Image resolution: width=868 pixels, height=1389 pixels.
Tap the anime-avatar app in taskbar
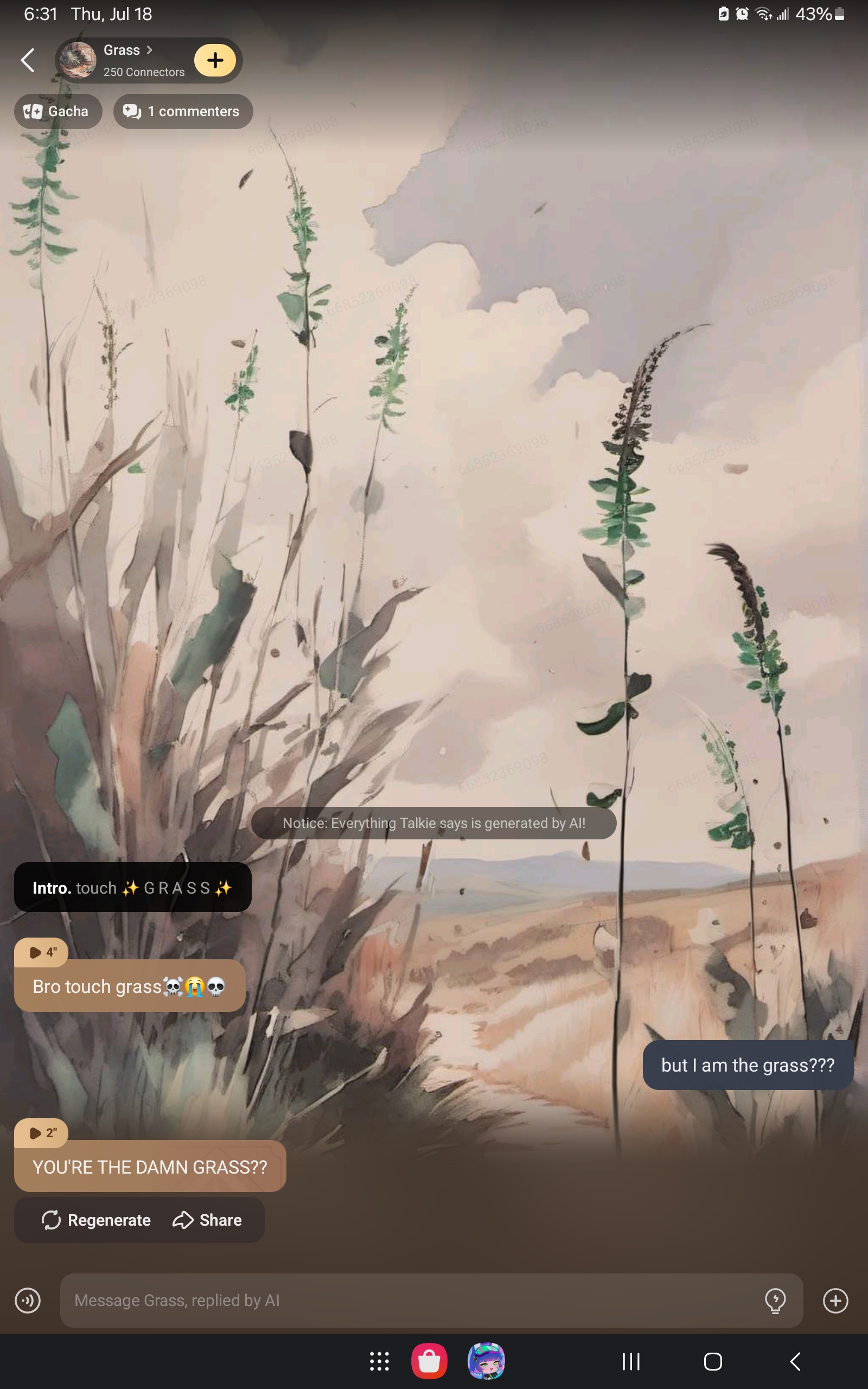486,1361
